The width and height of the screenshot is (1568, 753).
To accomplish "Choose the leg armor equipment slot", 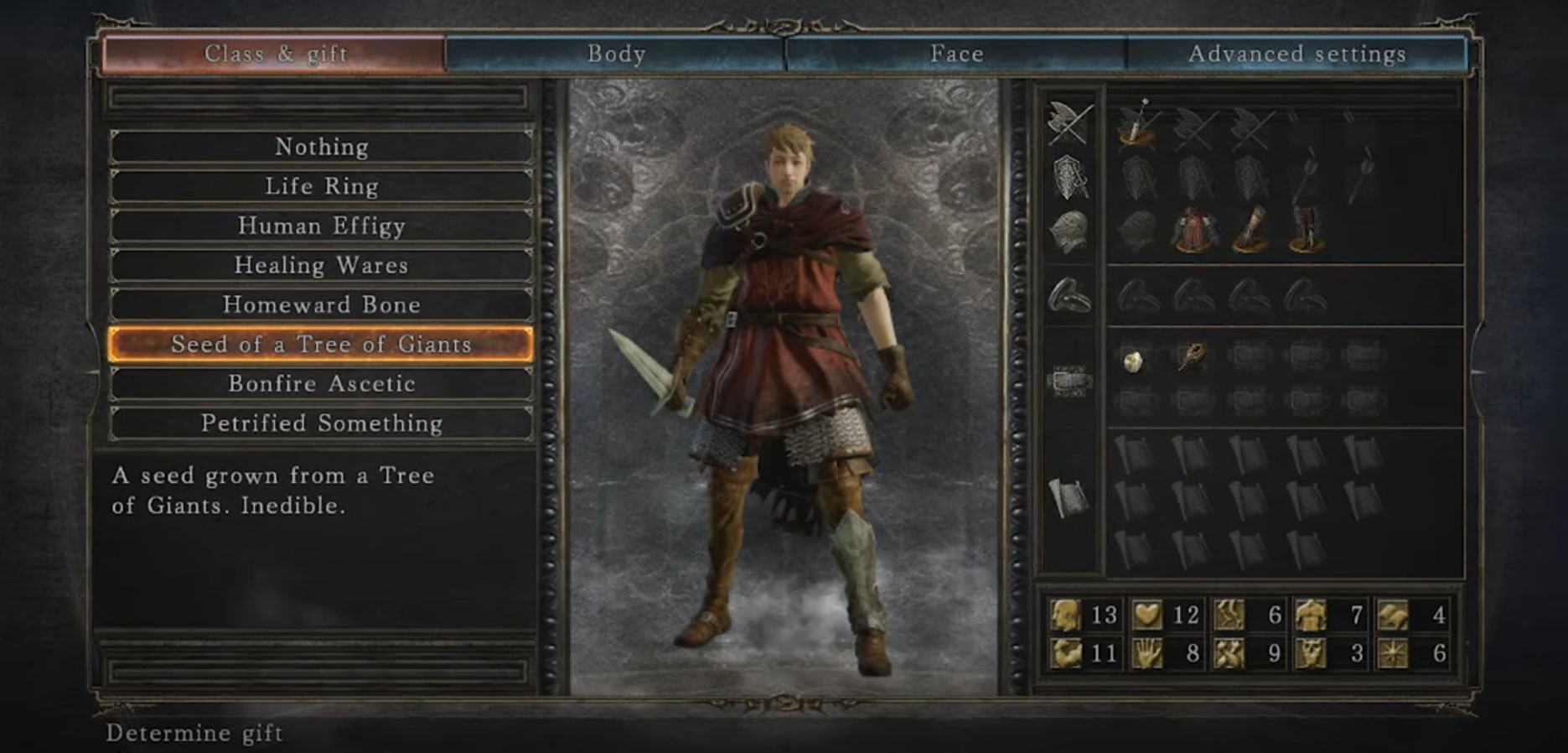I will [1305, 230].
